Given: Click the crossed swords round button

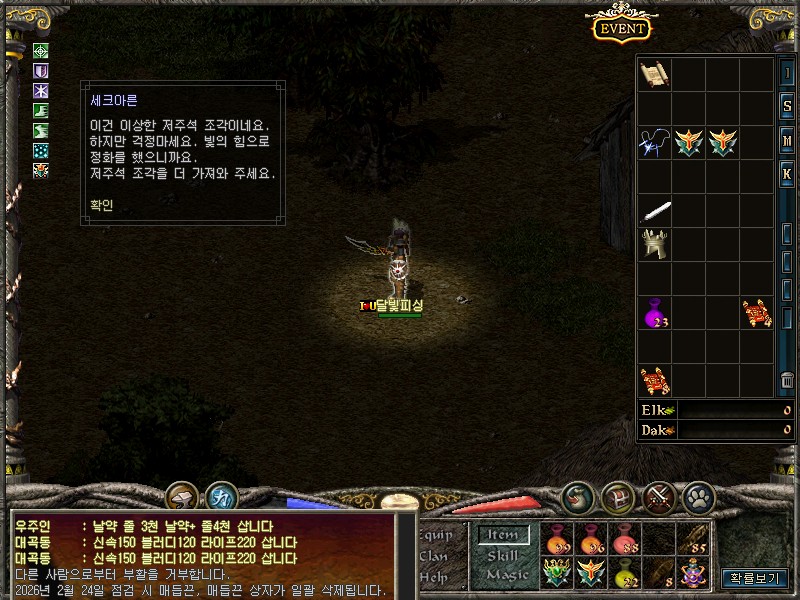Looking at the screenshot, I should click(x=657, y=496).
